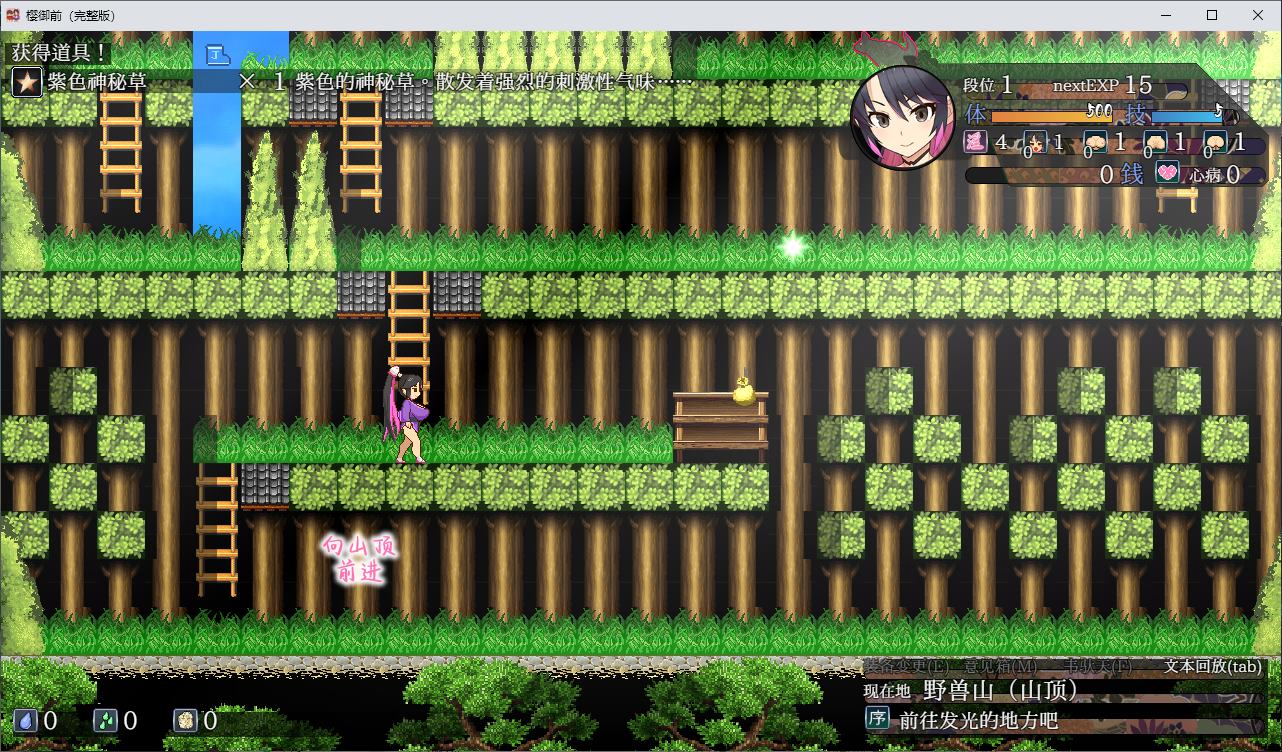Click the game icon in the title bar

(12, 15)
